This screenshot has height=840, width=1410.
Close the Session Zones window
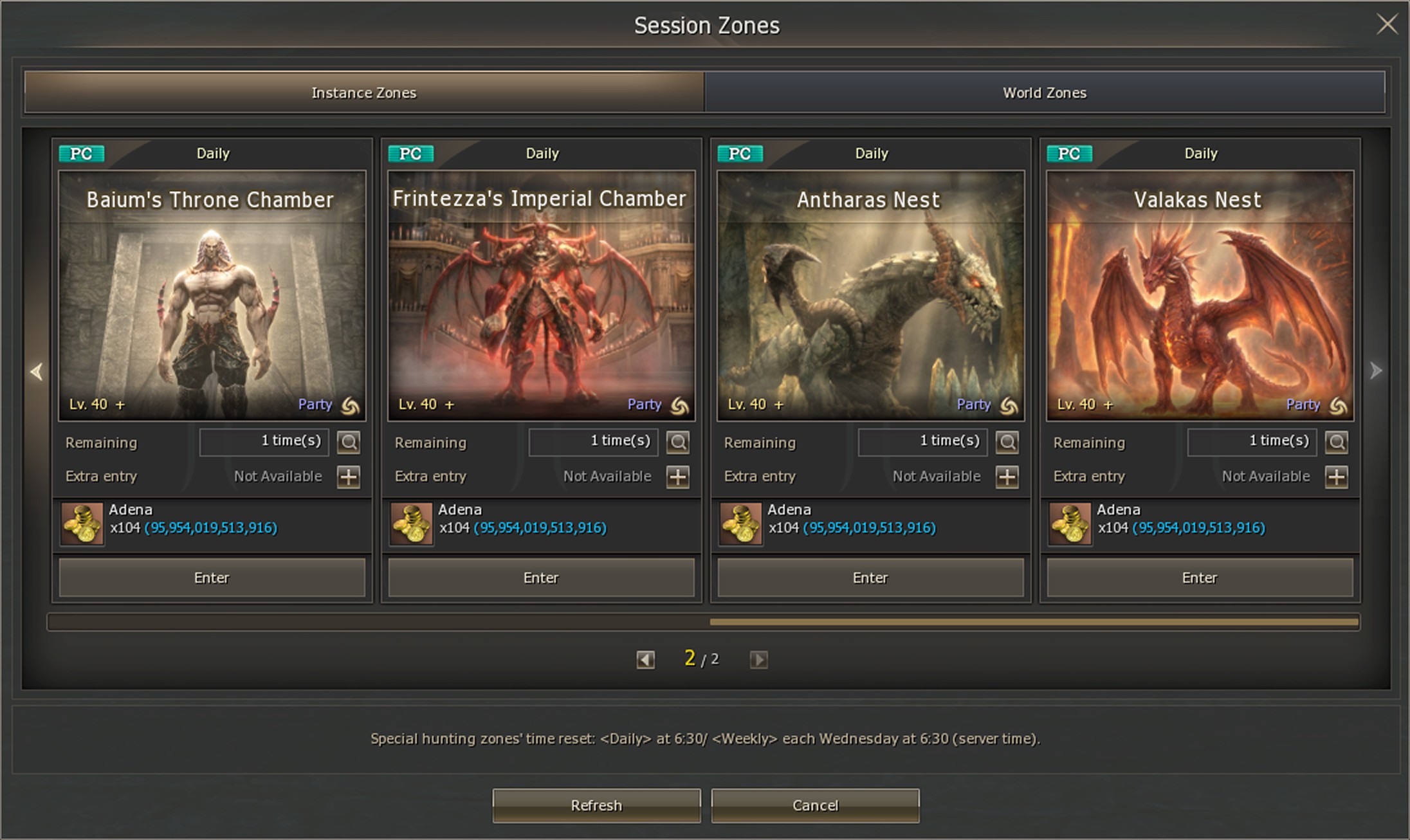point(1387,25)
